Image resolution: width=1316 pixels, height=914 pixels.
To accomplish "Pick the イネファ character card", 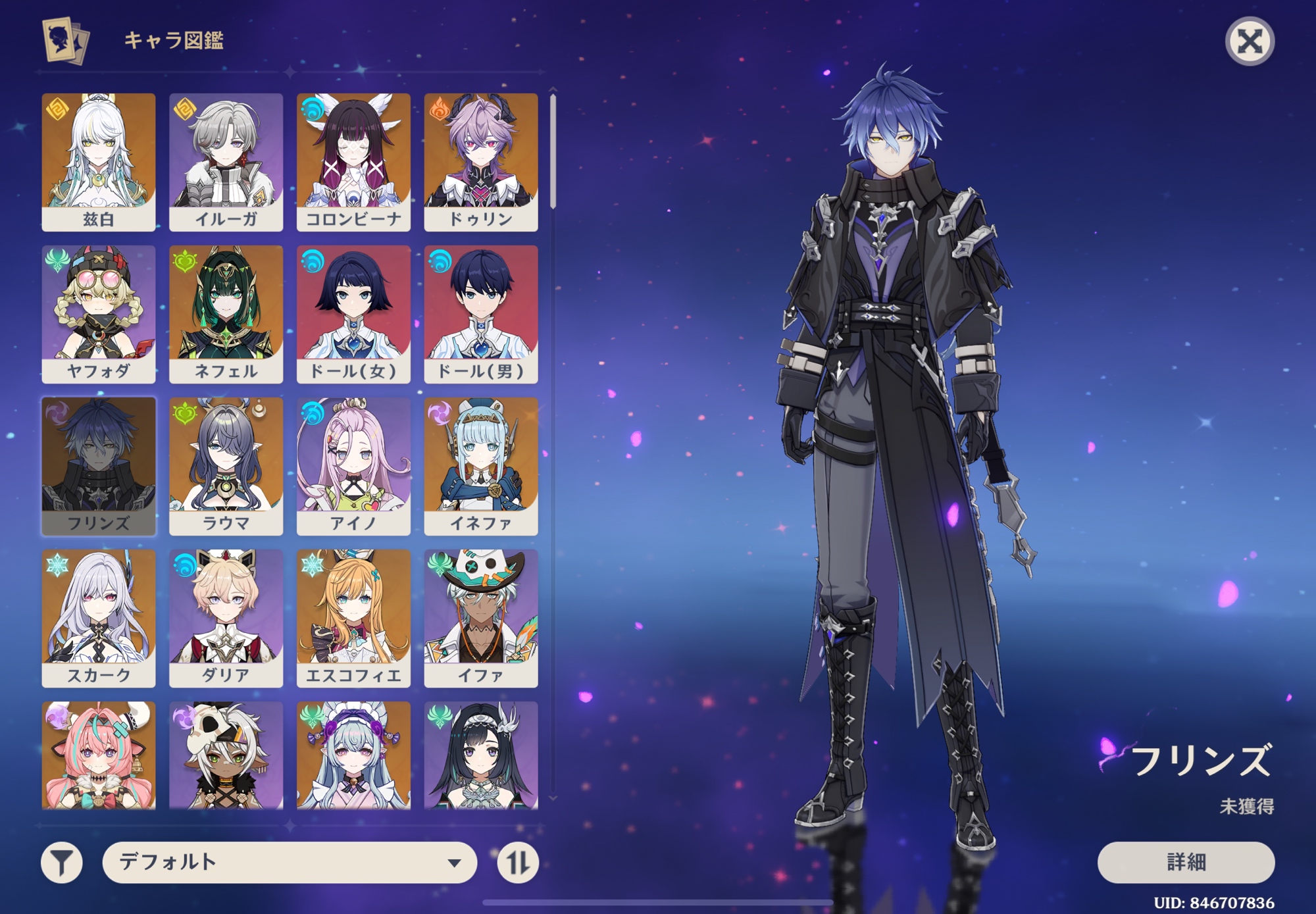I will pos(481,466).
